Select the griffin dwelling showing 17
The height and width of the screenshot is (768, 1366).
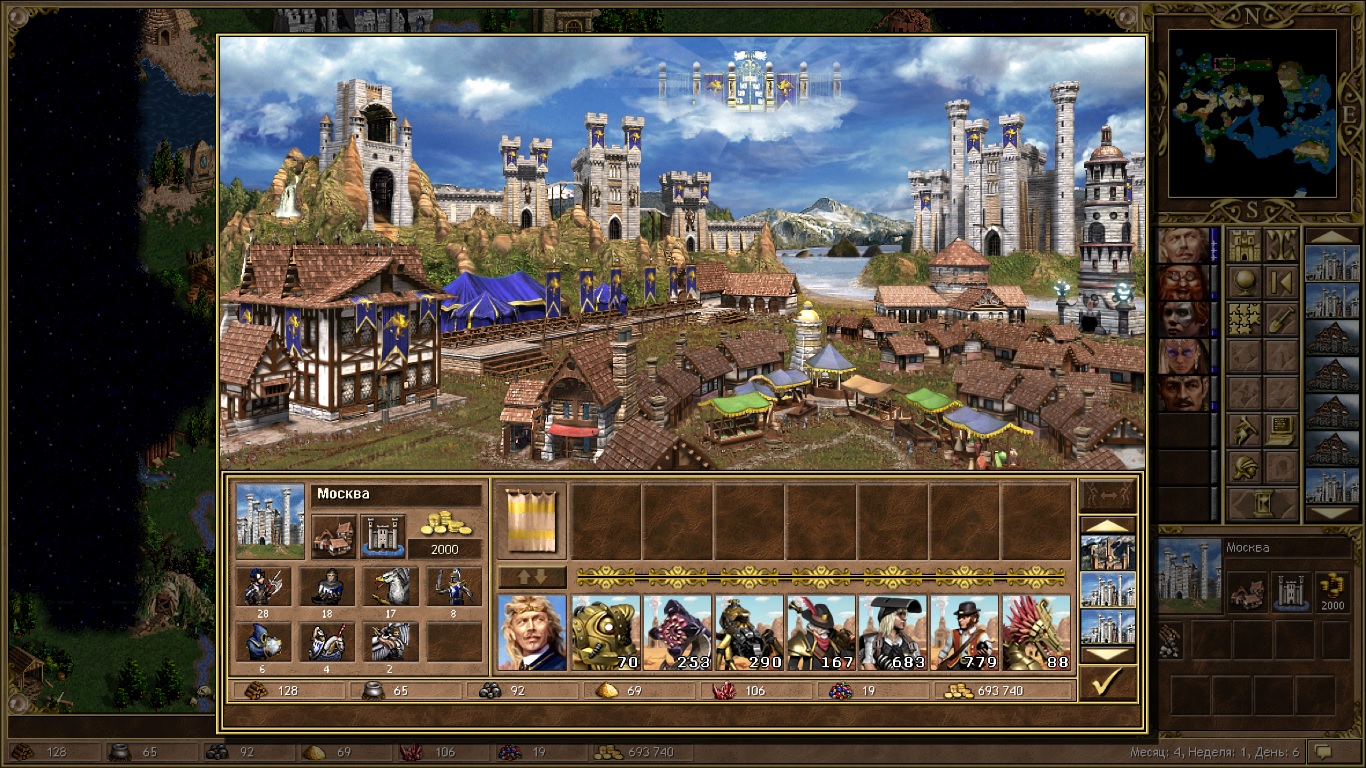tap(390, 587)
